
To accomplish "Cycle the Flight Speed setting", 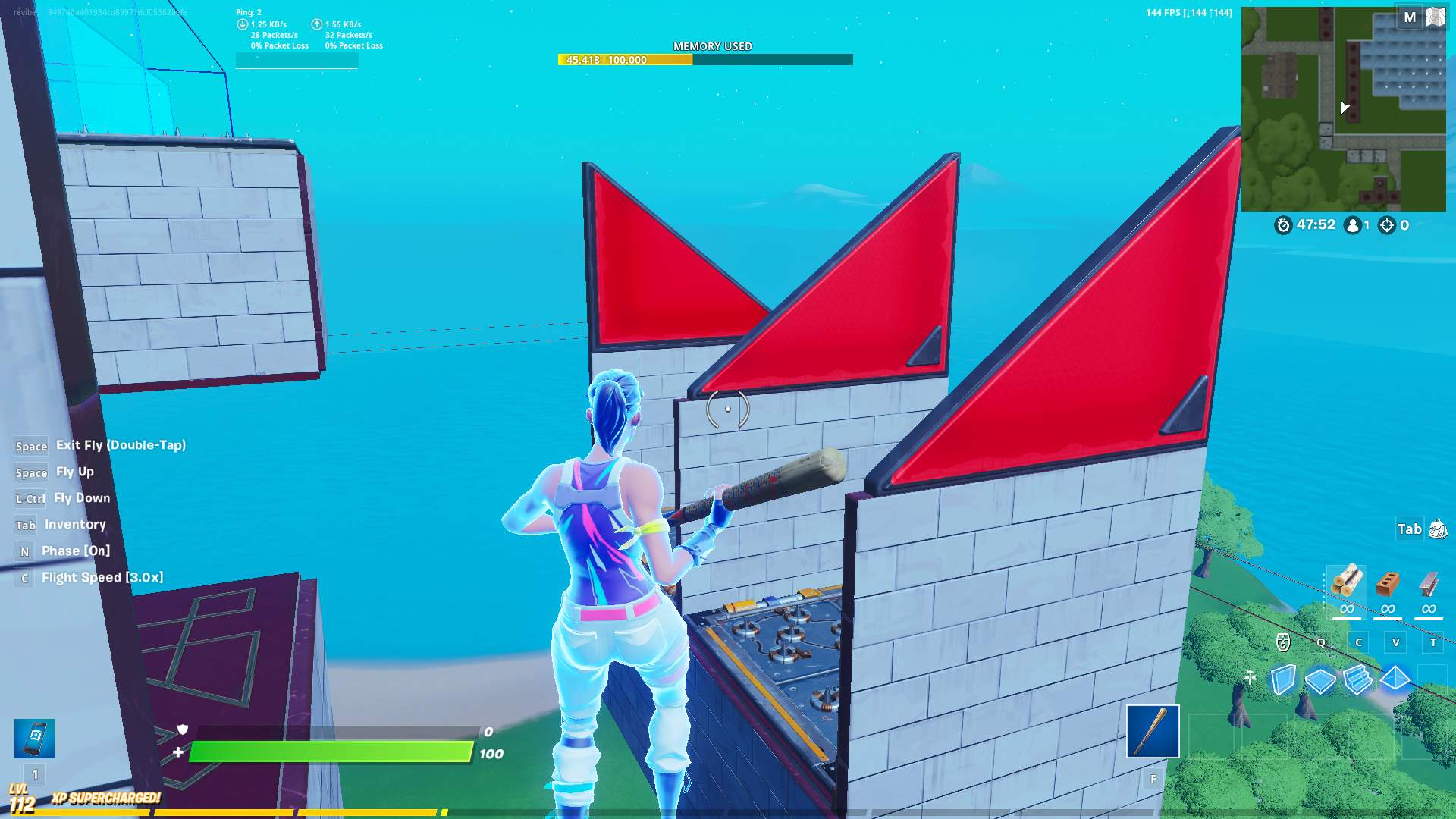I will [99, 577].
